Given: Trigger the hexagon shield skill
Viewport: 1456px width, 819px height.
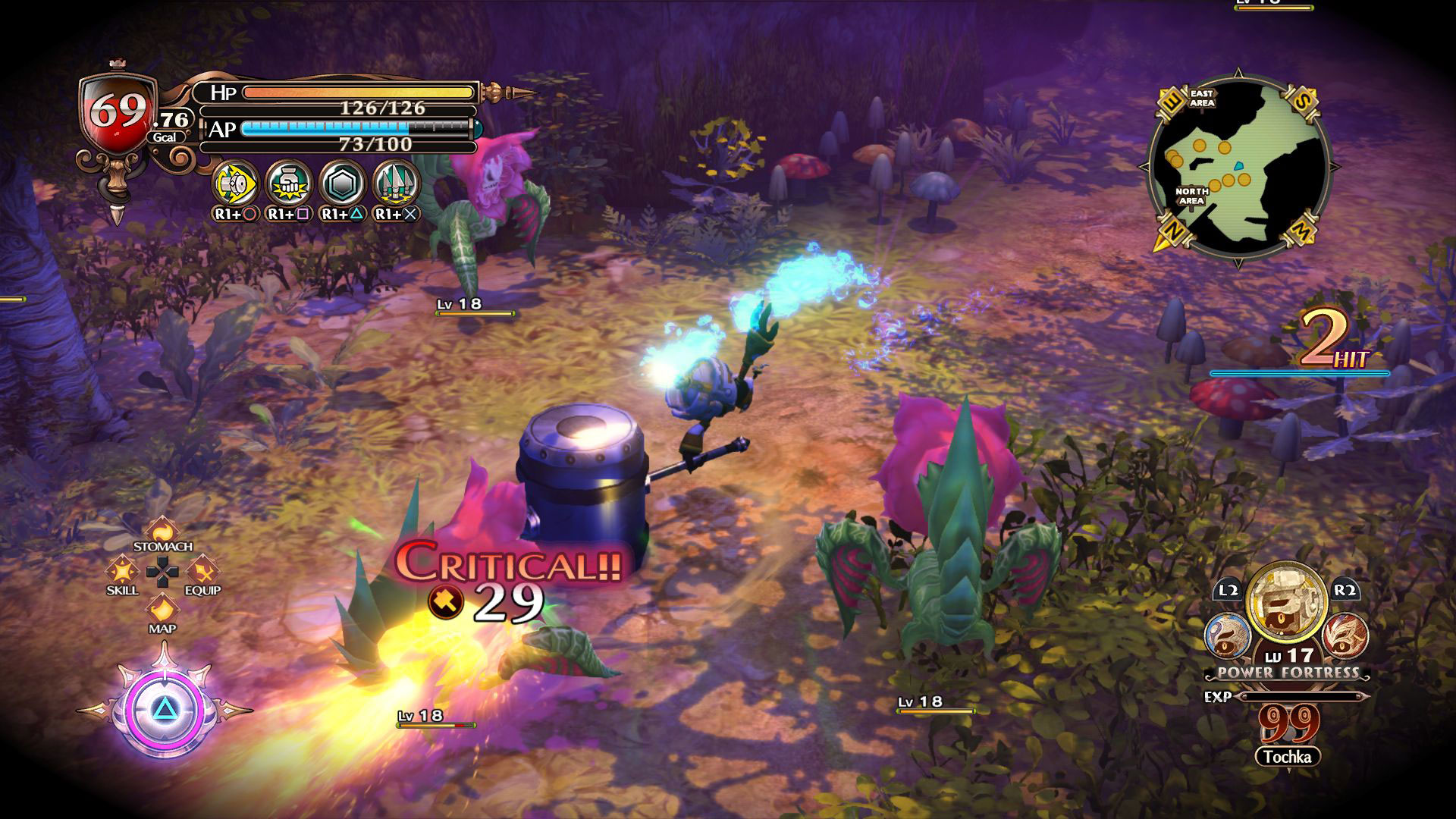Looking at the screenshot, I should click(x=343, y=184).
